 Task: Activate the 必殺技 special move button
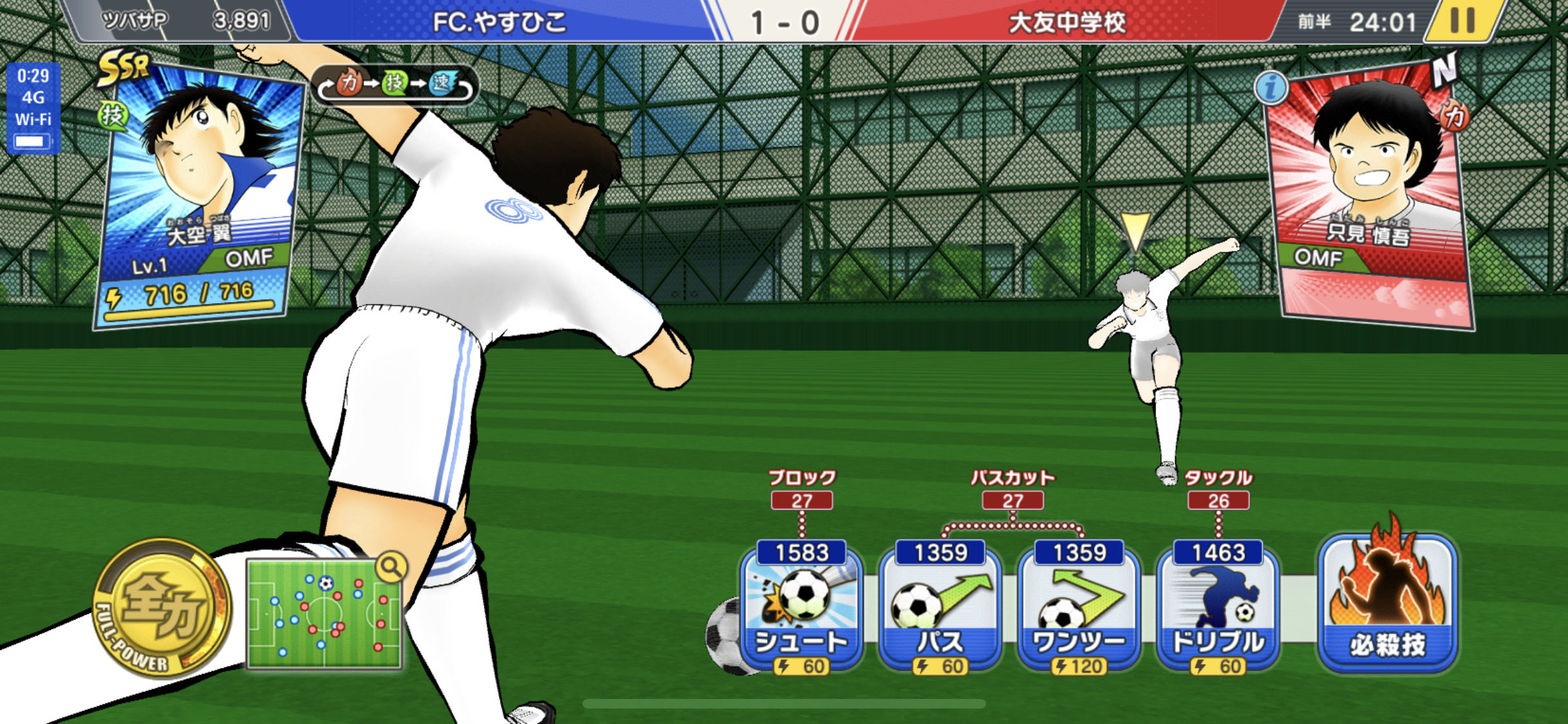click(x=1388, y=602)
